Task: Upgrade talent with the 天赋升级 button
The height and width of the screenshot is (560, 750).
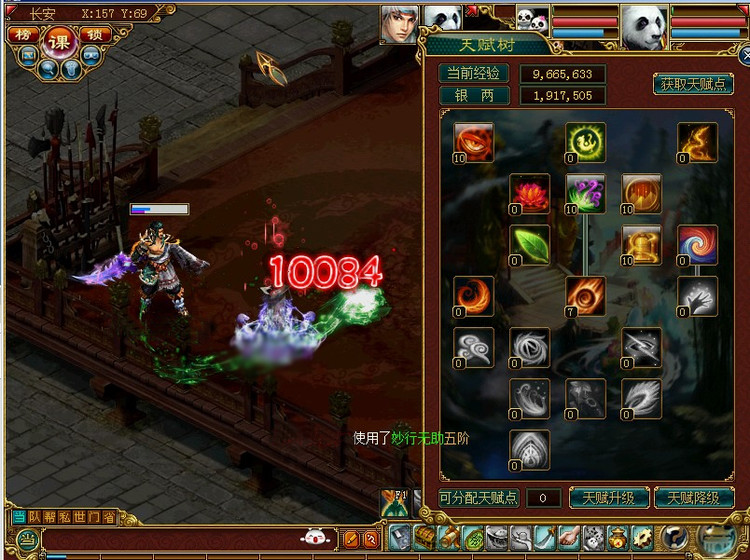Action: click(607, 498)
